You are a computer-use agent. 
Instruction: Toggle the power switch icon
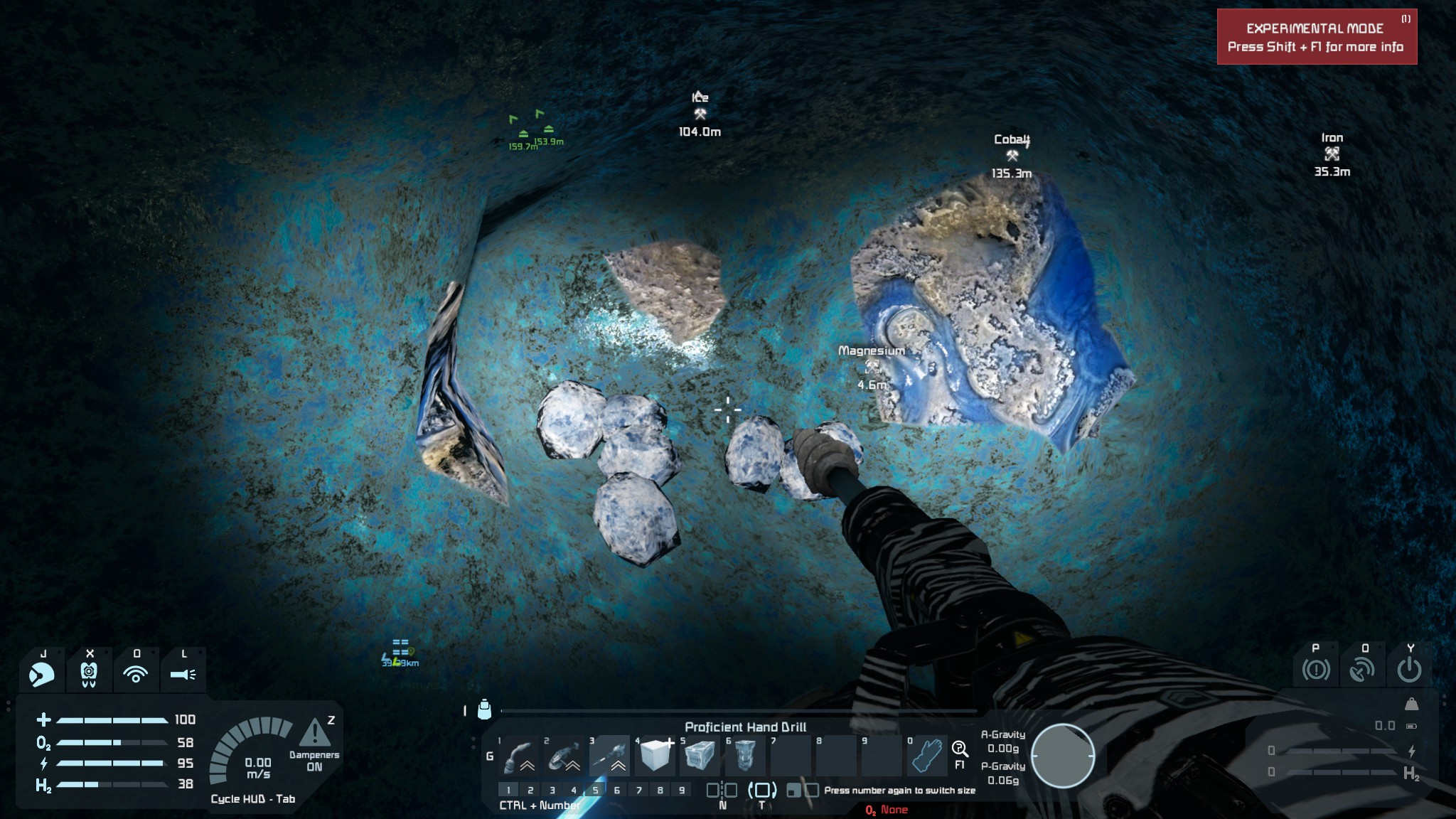(x=1409, y=669)
